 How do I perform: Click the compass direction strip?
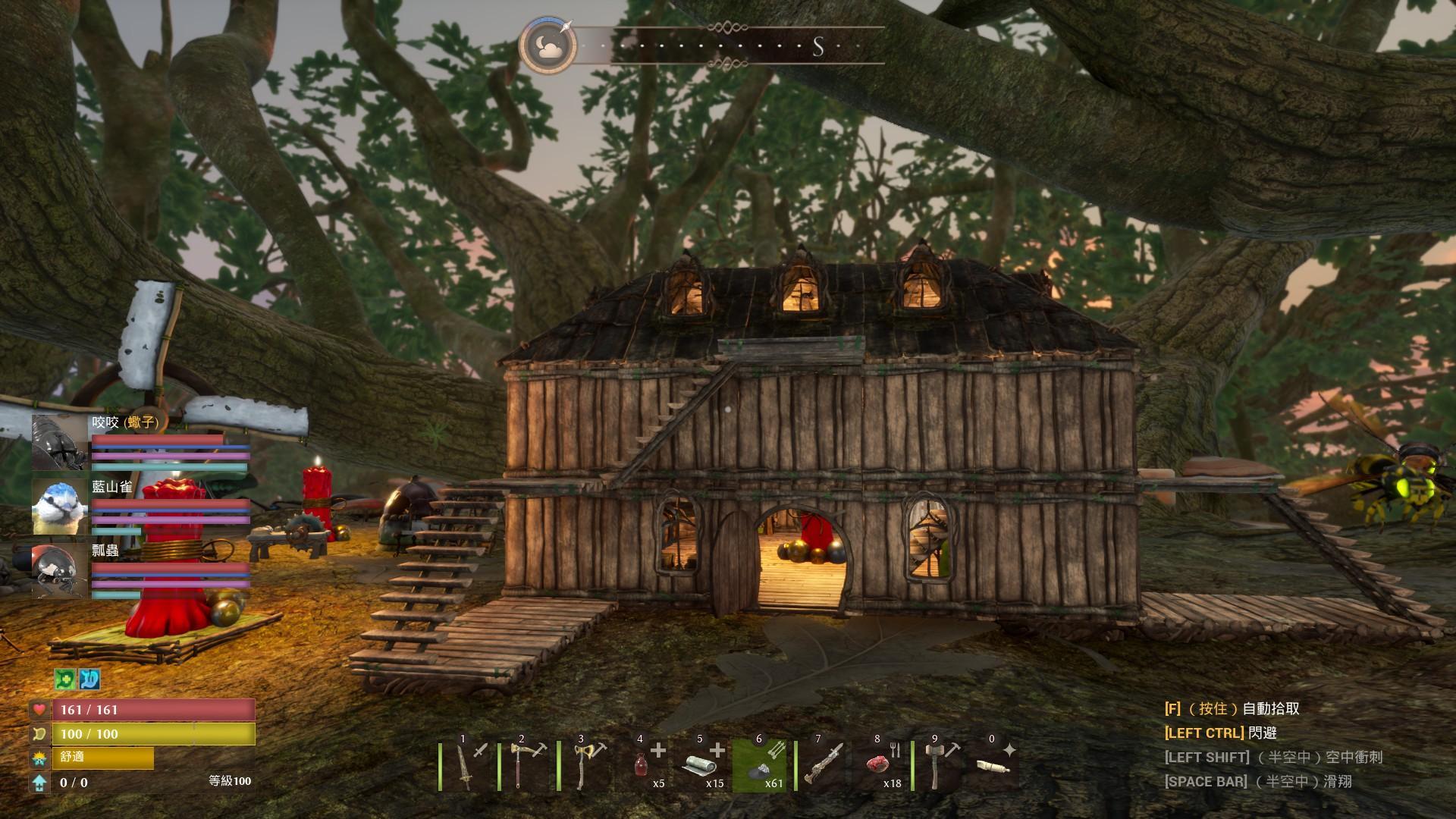pos(732,46)
